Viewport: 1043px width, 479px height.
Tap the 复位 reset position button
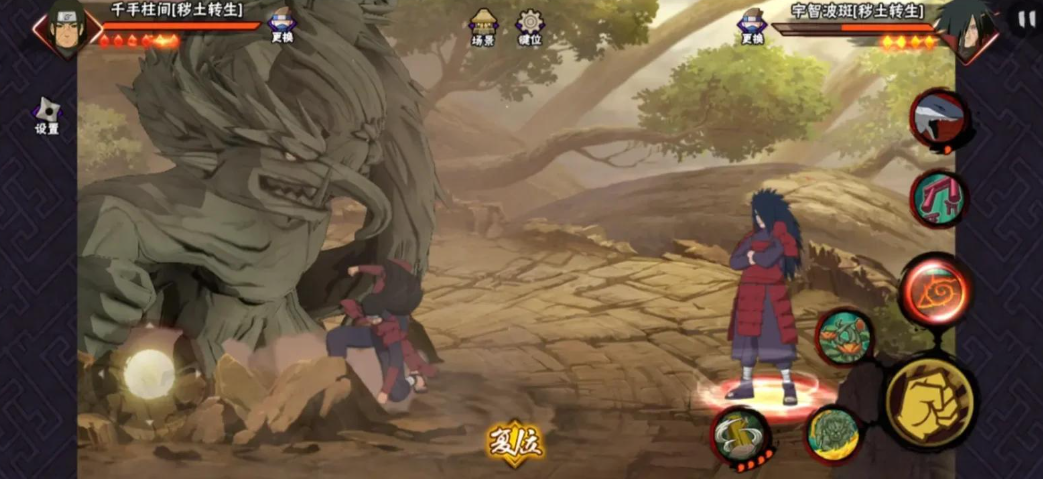515,443
